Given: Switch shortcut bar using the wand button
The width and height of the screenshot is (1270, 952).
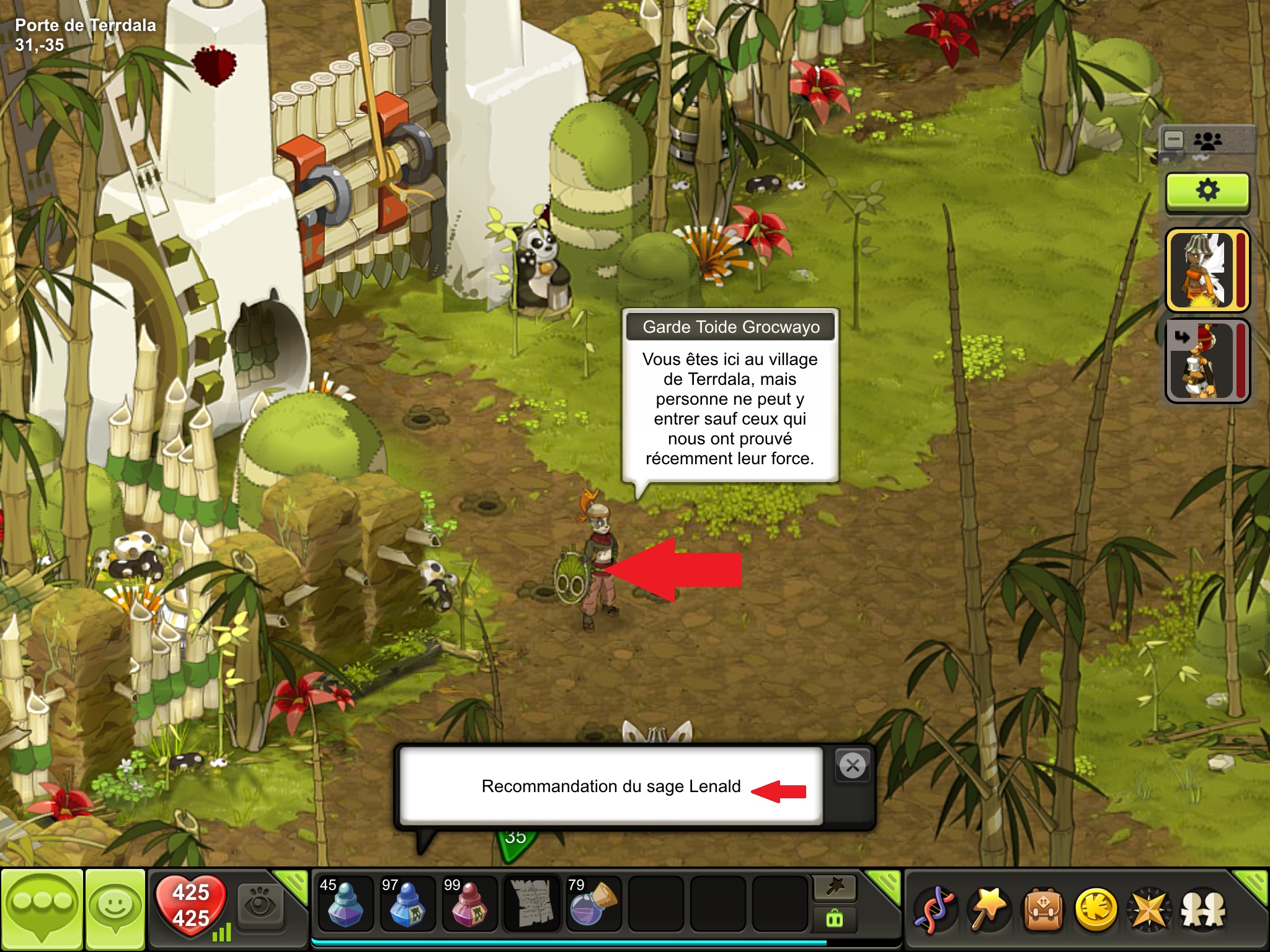Looking at the screenshot, I should pos(835,888).
